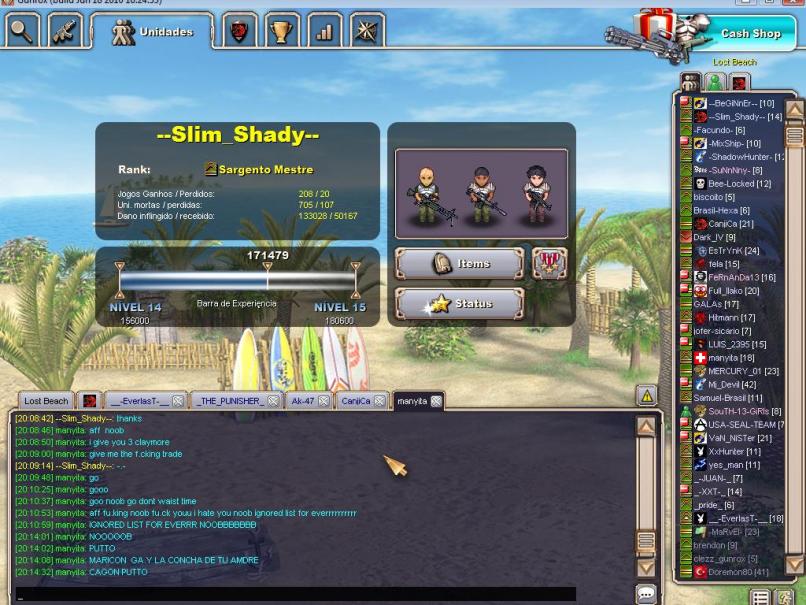This screenshot has height=605, width=806.
Task: Click the medals icon beside Items
Action: pos(549,264)
